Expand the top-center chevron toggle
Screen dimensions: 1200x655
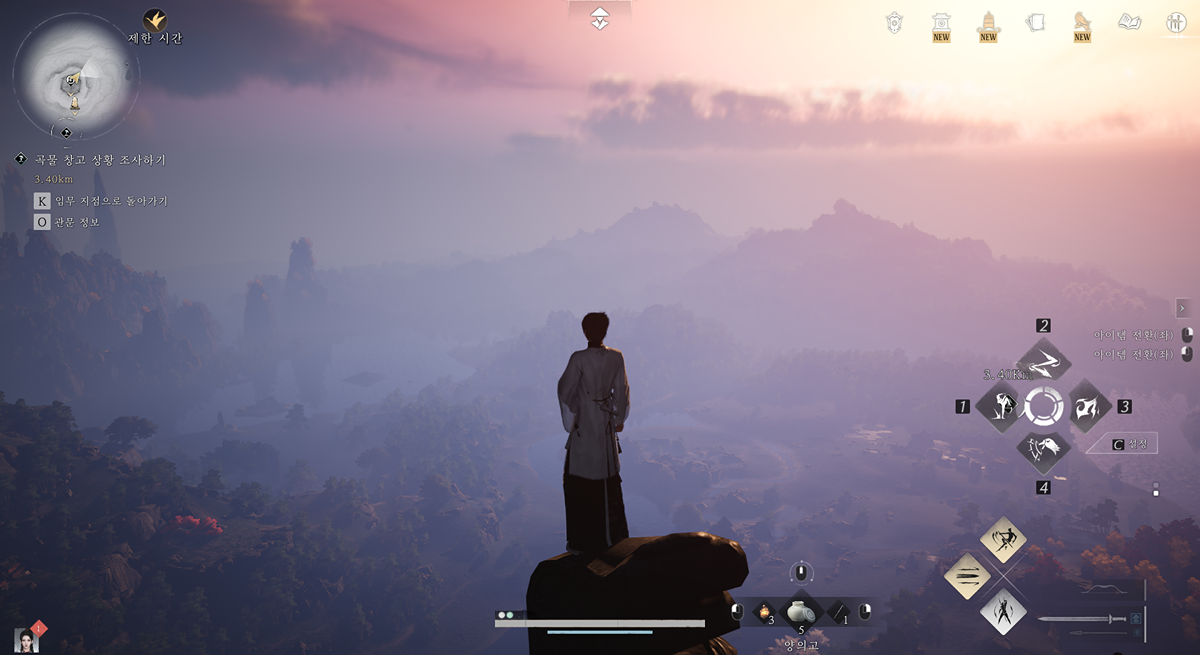point(599,18)
